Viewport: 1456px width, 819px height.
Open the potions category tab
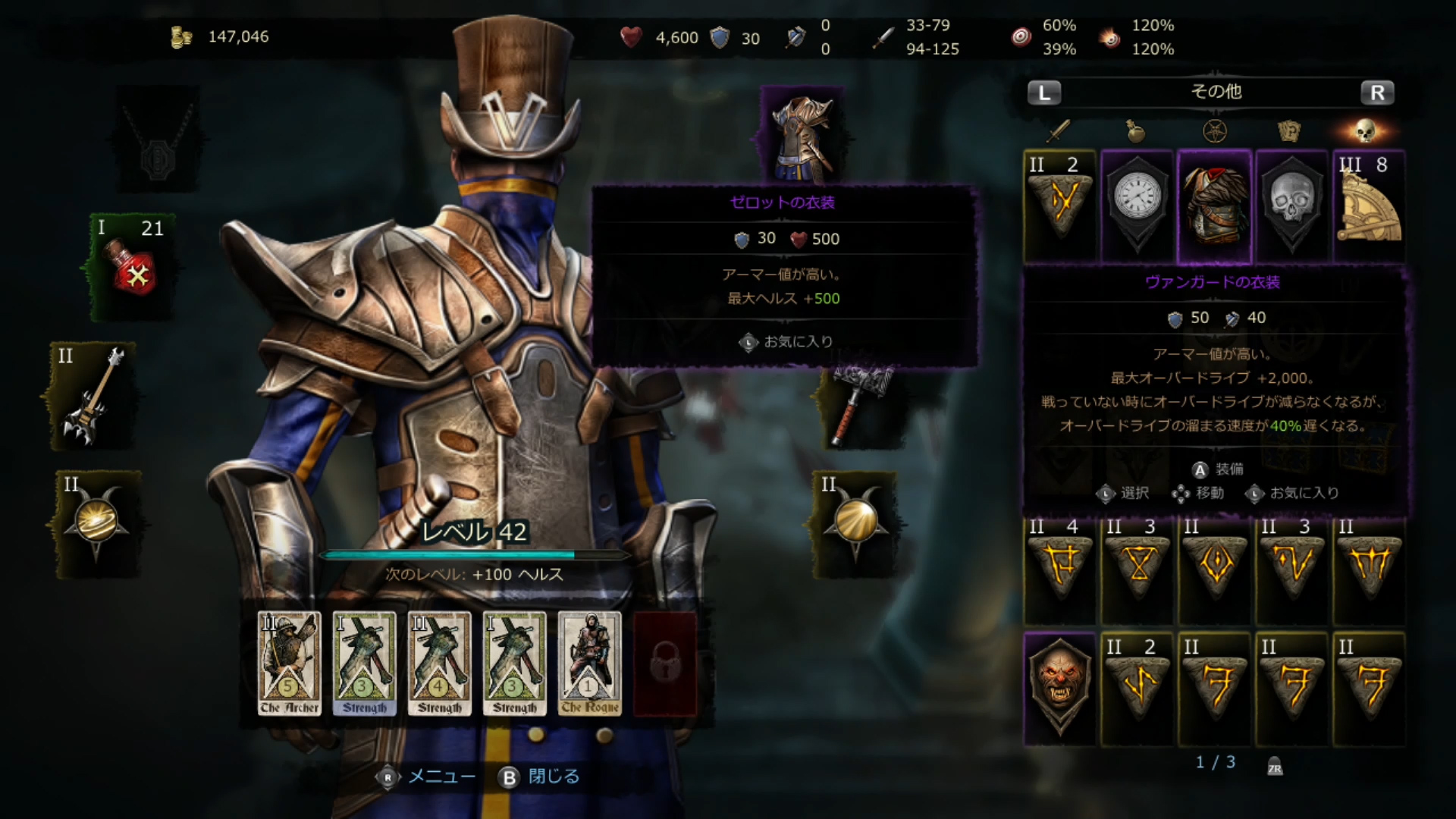[x=1135, y=131]
